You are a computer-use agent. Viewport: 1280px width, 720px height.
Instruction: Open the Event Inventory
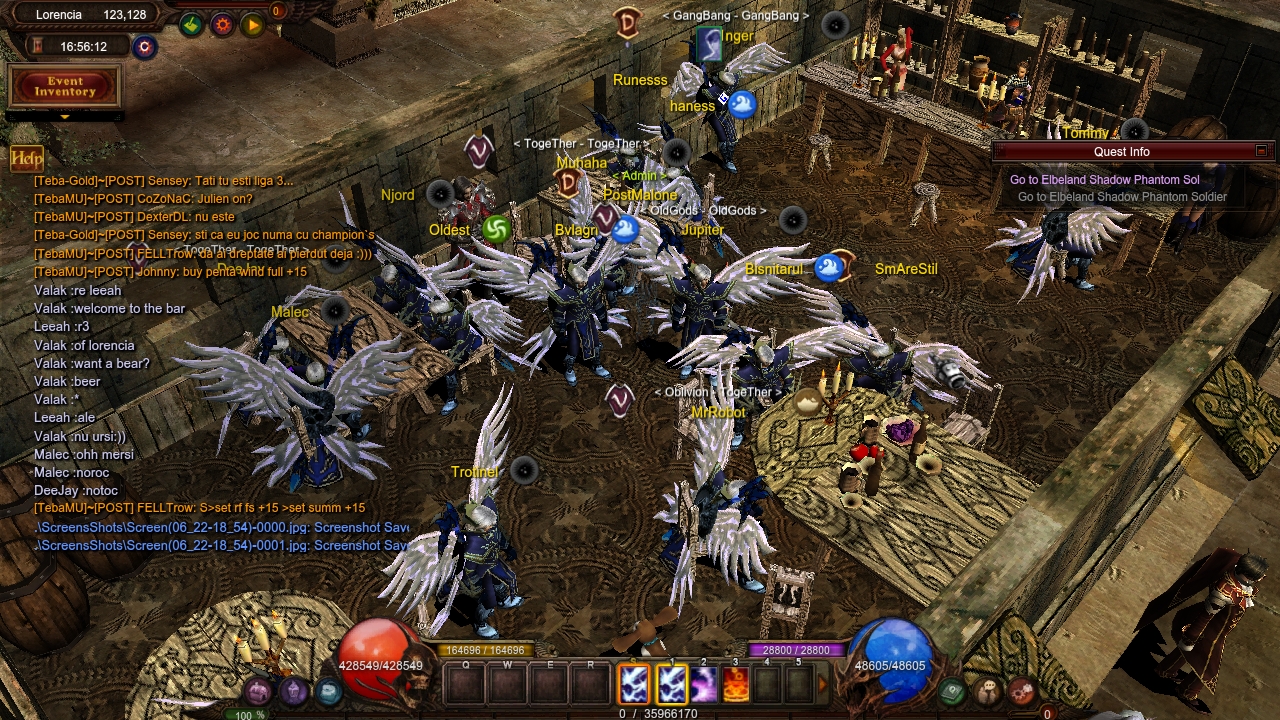[64, 87]
